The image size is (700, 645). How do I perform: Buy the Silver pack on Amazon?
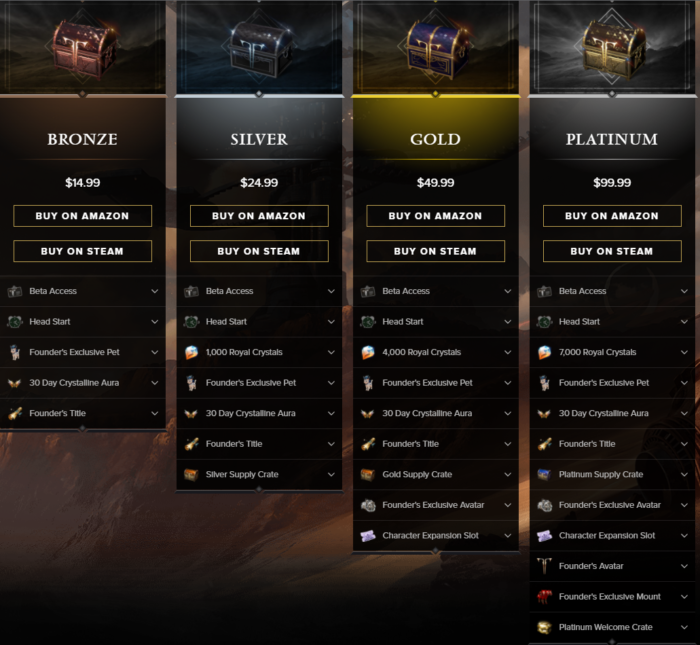[259, 216]
